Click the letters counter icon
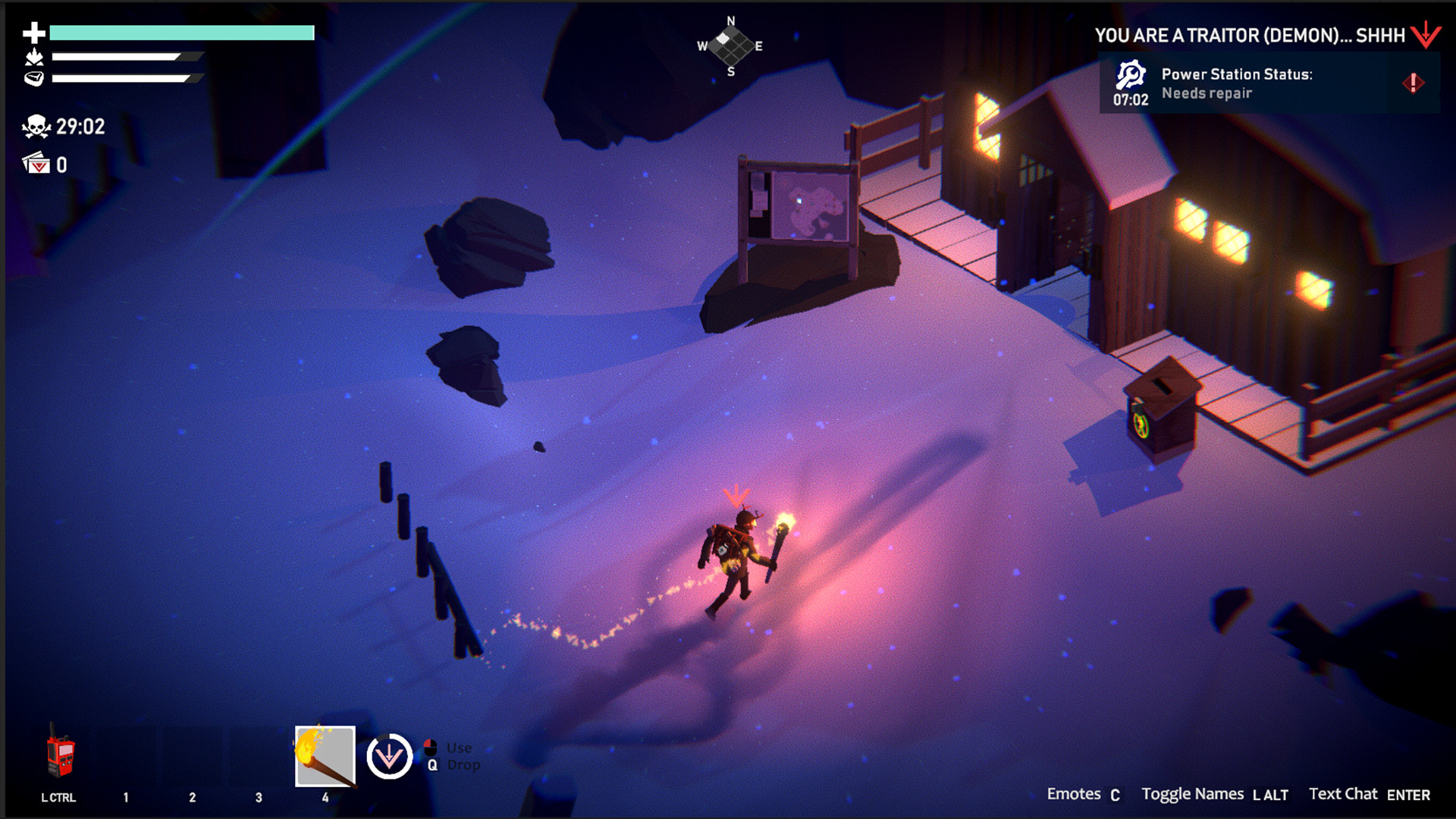Screen dimensions: 1456x819 pos(34,162)
